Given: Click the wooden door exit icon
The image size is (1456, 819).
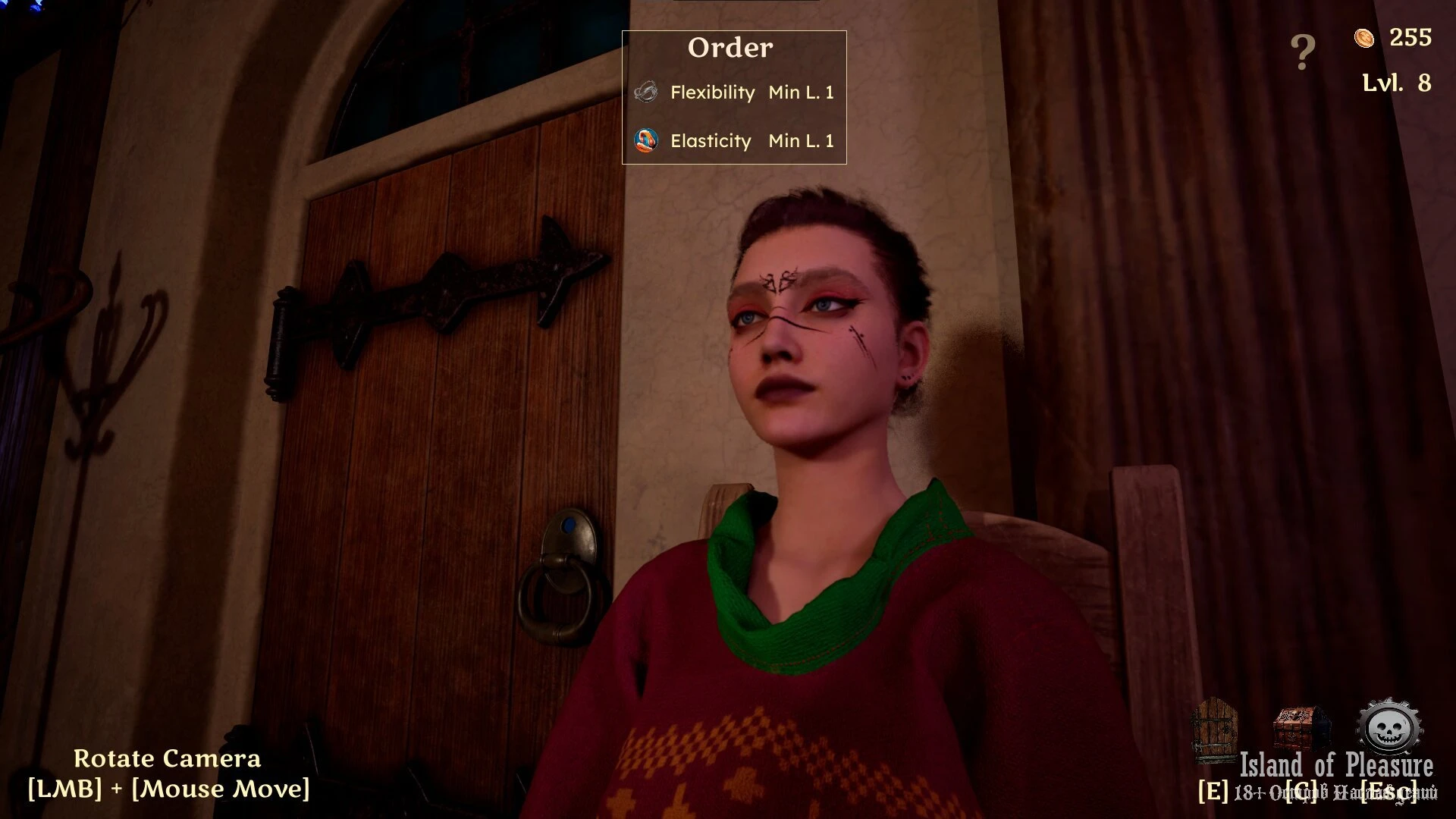Looking at the screenshot, I should [1214, 730].
